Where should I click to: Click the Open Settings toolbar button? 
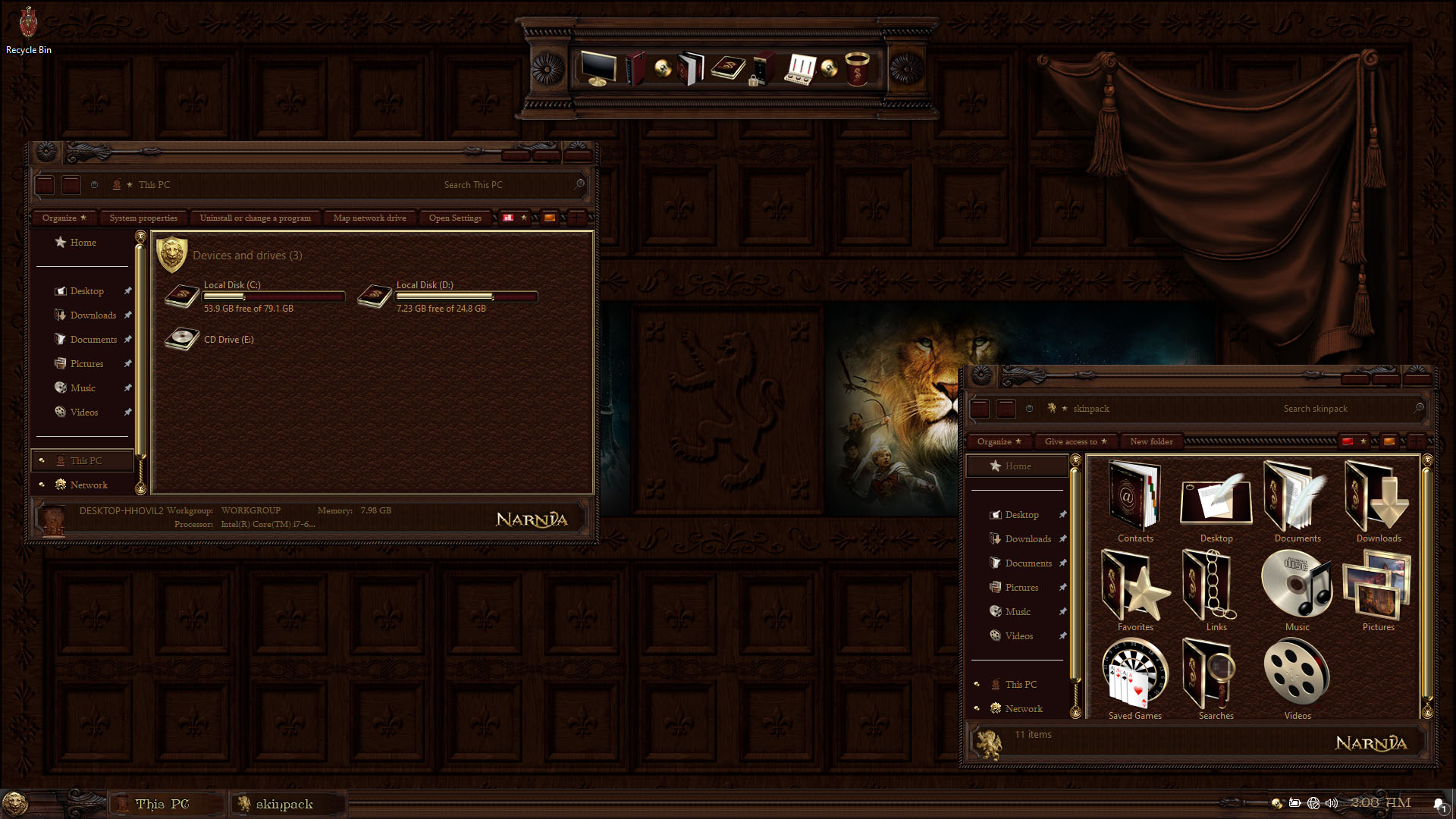pyautogui.click(x=455, y=218)
